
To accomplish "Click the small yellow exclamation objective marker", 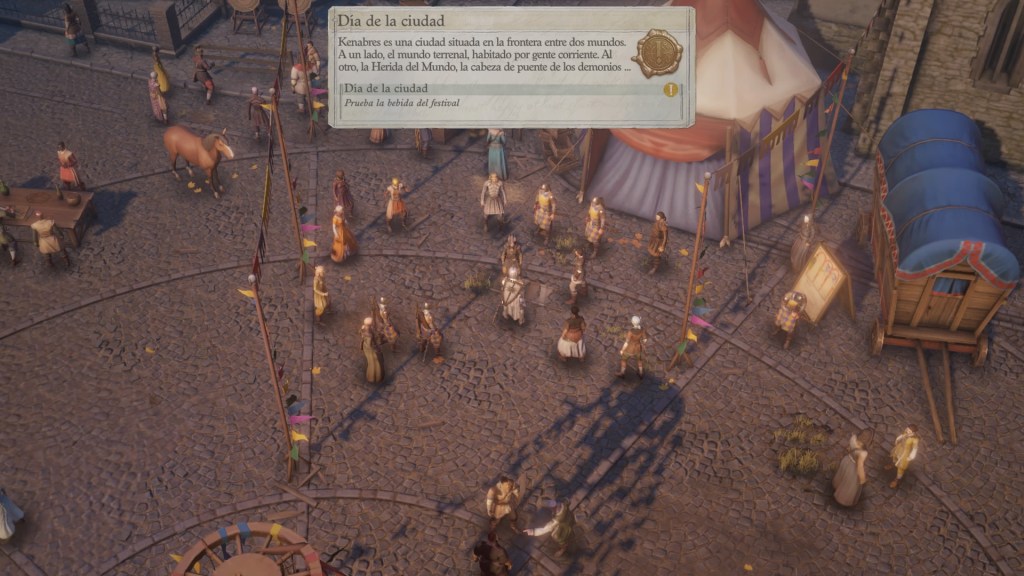I will click(x=670, y=90).
